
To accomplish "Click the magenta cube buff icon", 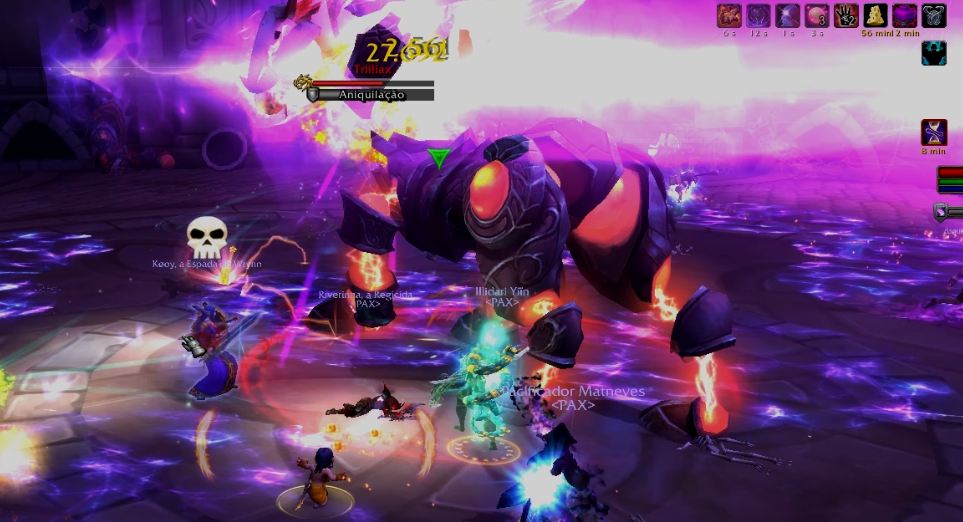I will [x=904, y=15].
